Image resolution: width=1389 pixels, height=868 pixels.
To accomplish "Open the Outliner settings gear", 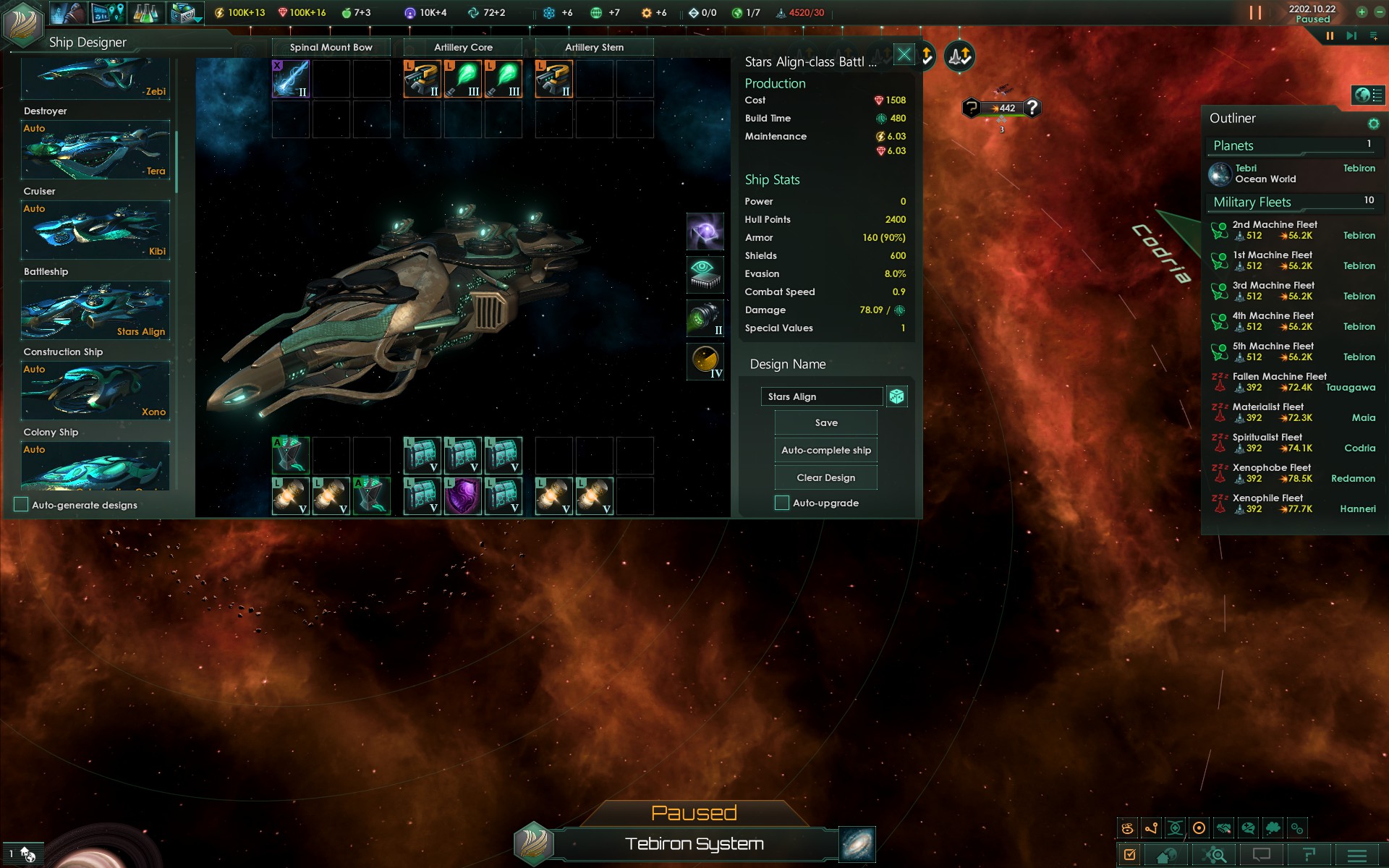I will 1373,124.
